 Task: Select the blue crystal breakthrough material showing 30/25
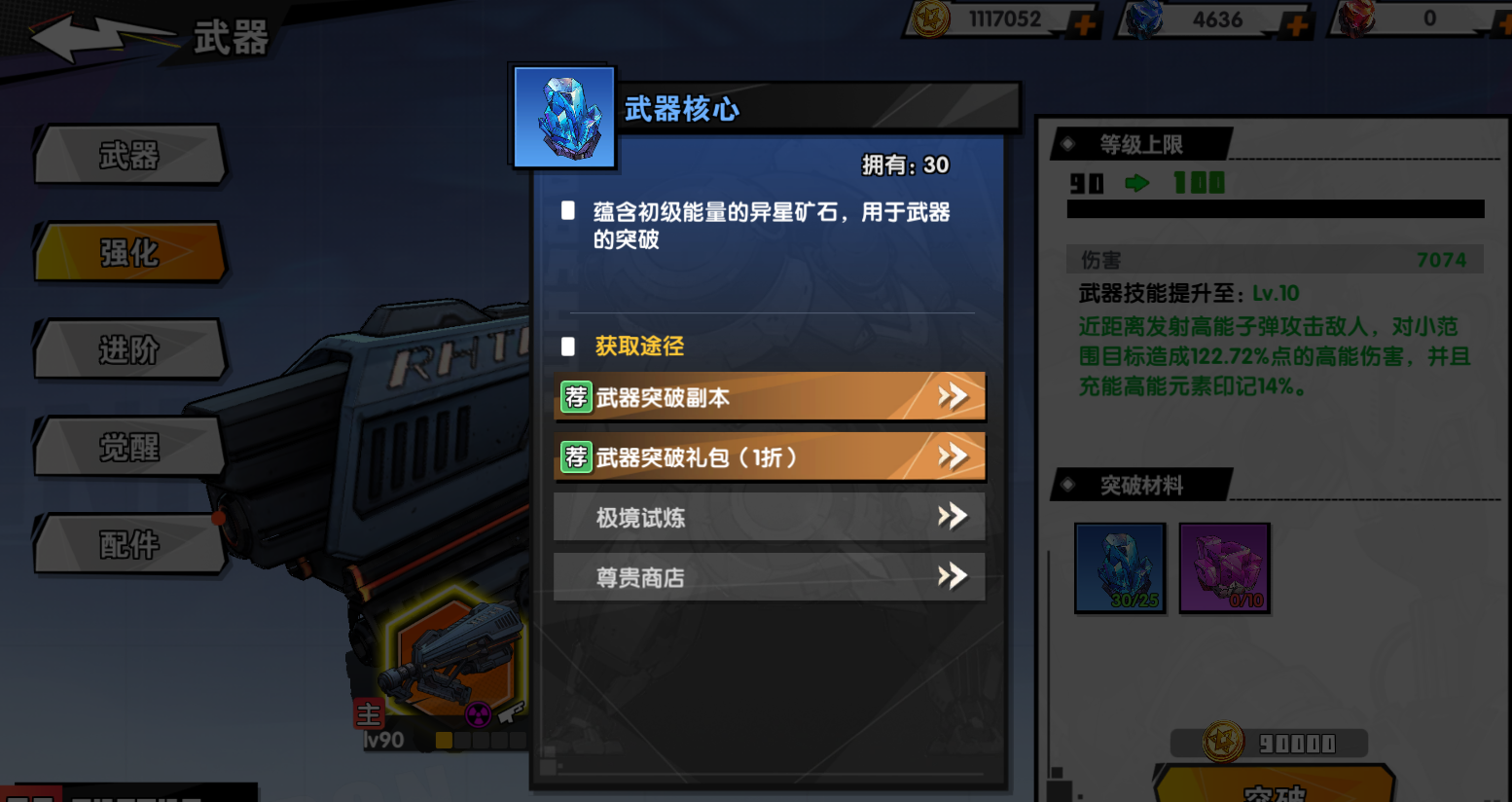[1120, 568]
